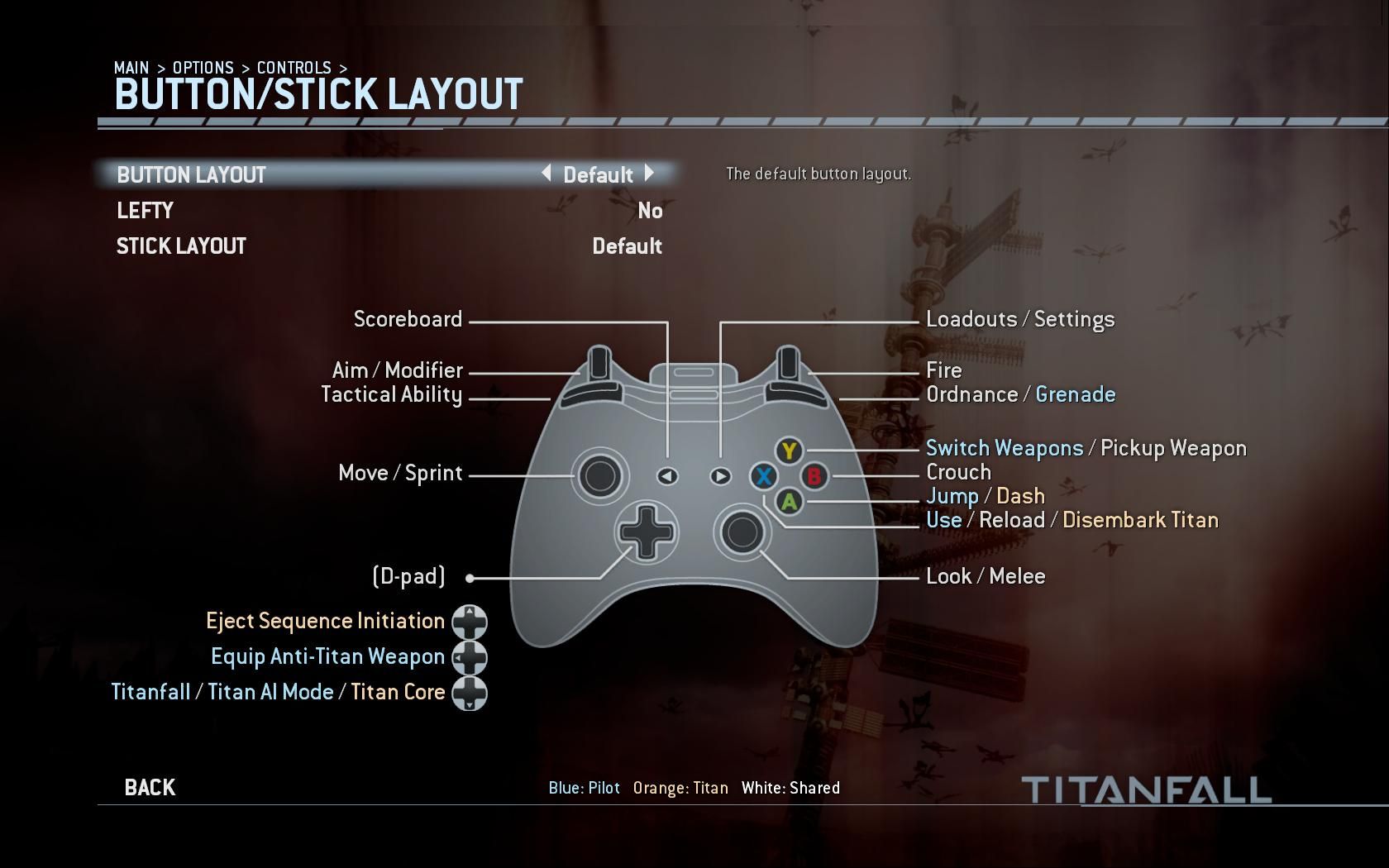The height and width of the screenshot is (868, 1389).
Task: Click the left arrow beside Default button layout
Action: point(547,174)
